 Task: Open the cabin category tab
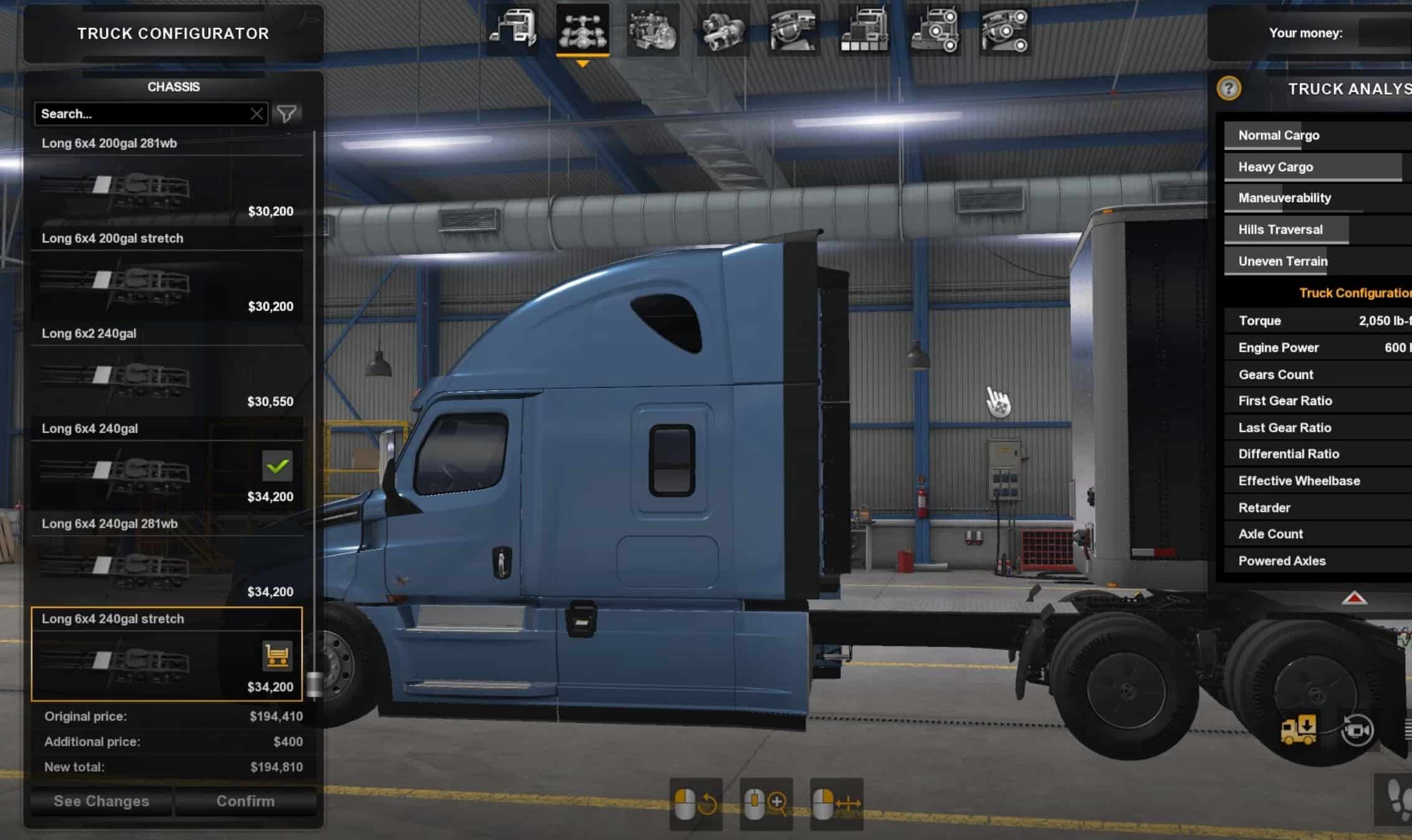click(512, 30)
